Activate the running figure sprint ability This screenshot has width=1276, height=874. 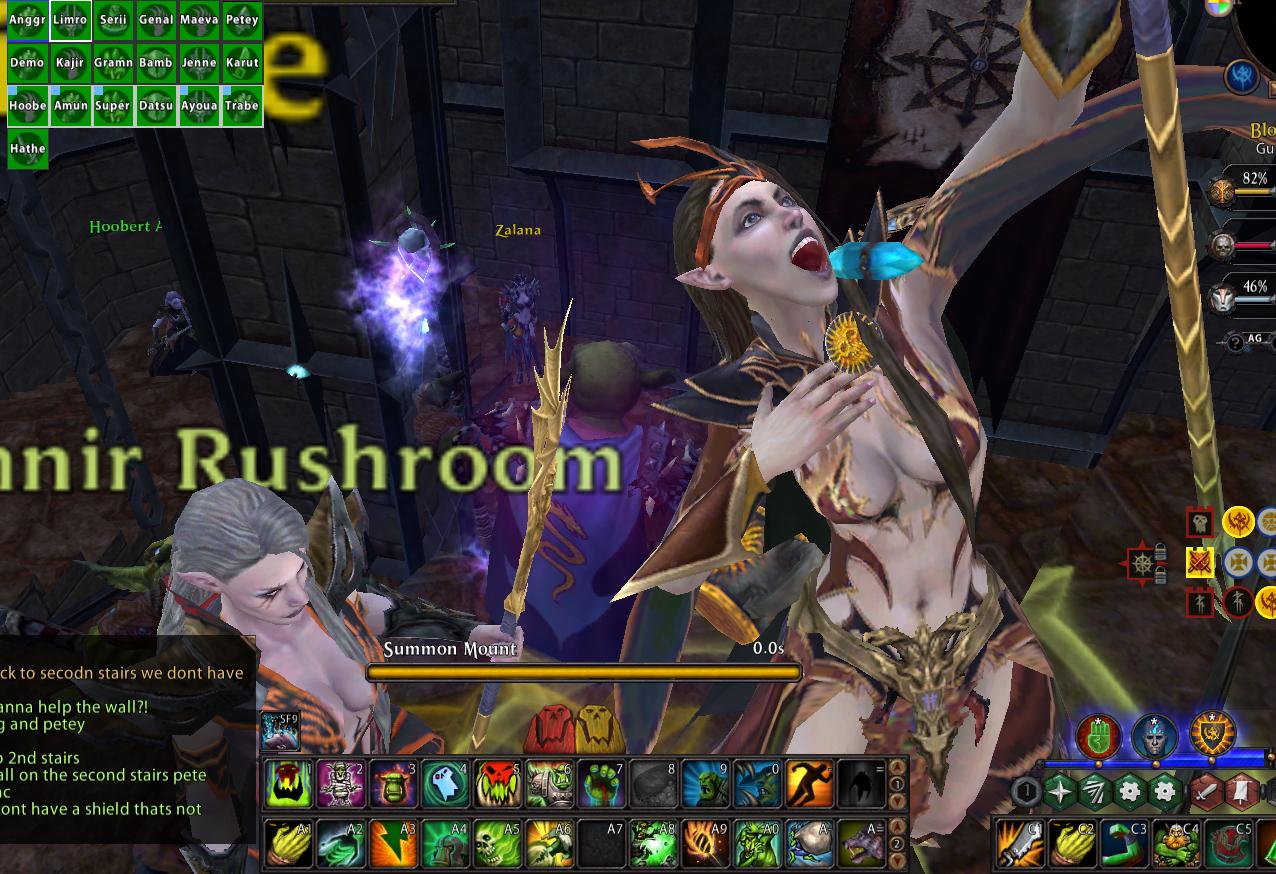[809, 784]
